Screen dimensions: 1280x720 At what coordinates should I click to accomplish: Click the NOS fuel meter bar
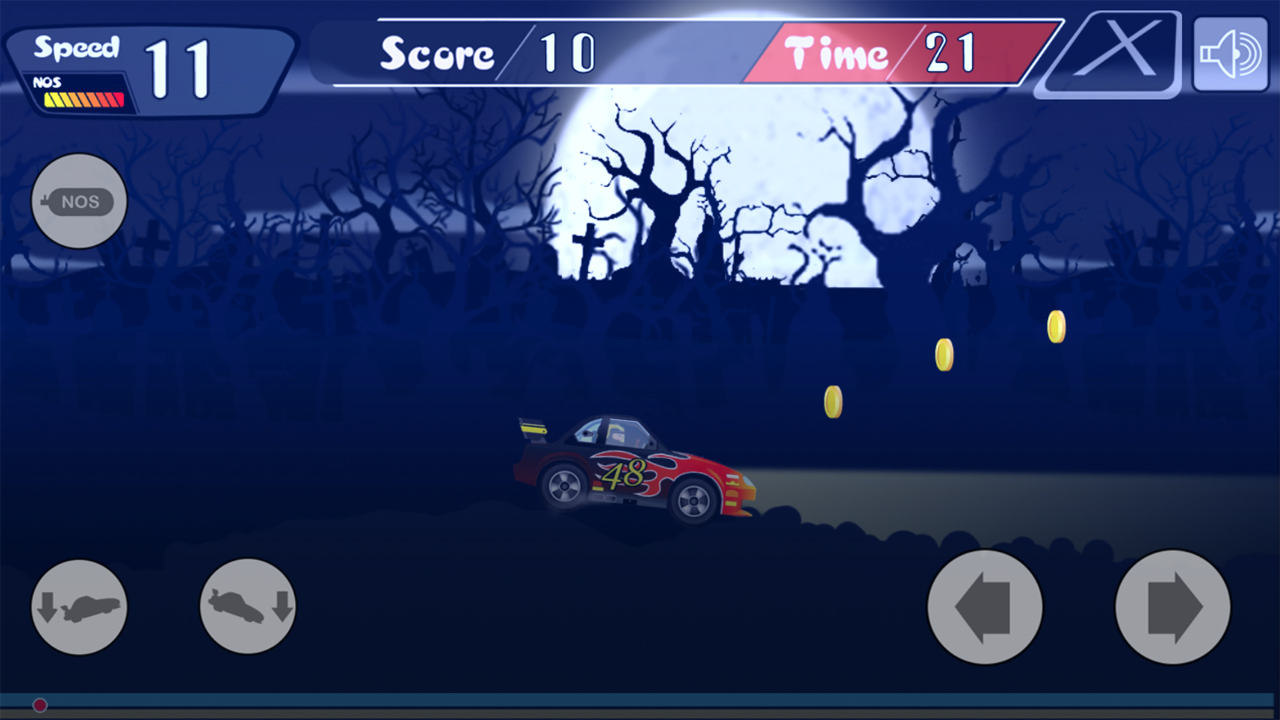(85, 97)
